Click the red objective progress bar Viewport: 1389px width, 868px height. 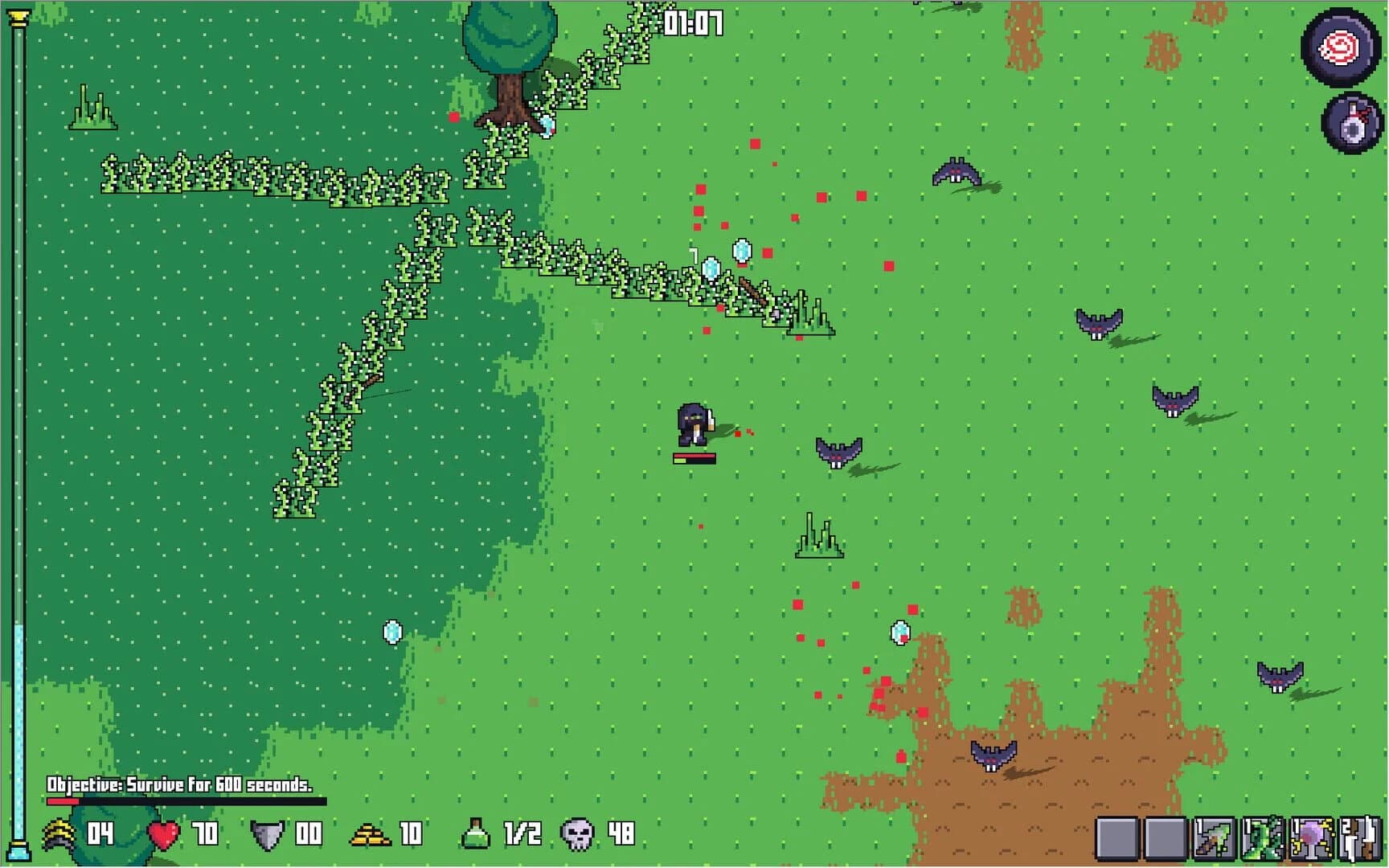pyautogui.click(x=63, y=800)
